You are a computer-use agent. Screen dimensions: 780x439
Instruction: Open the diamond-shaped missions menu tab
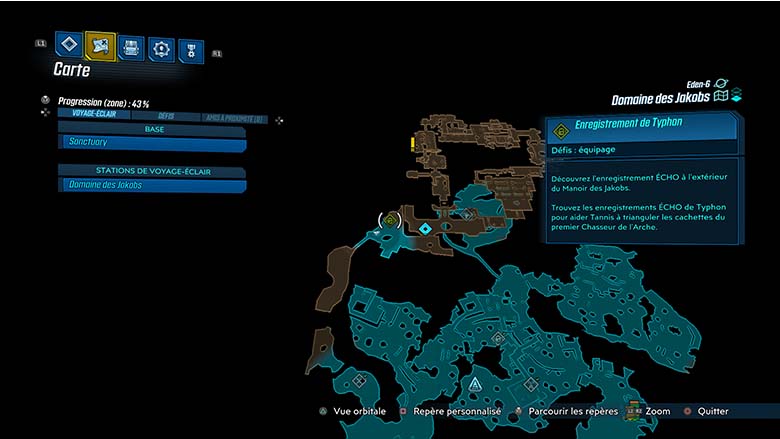coord(68,44)
